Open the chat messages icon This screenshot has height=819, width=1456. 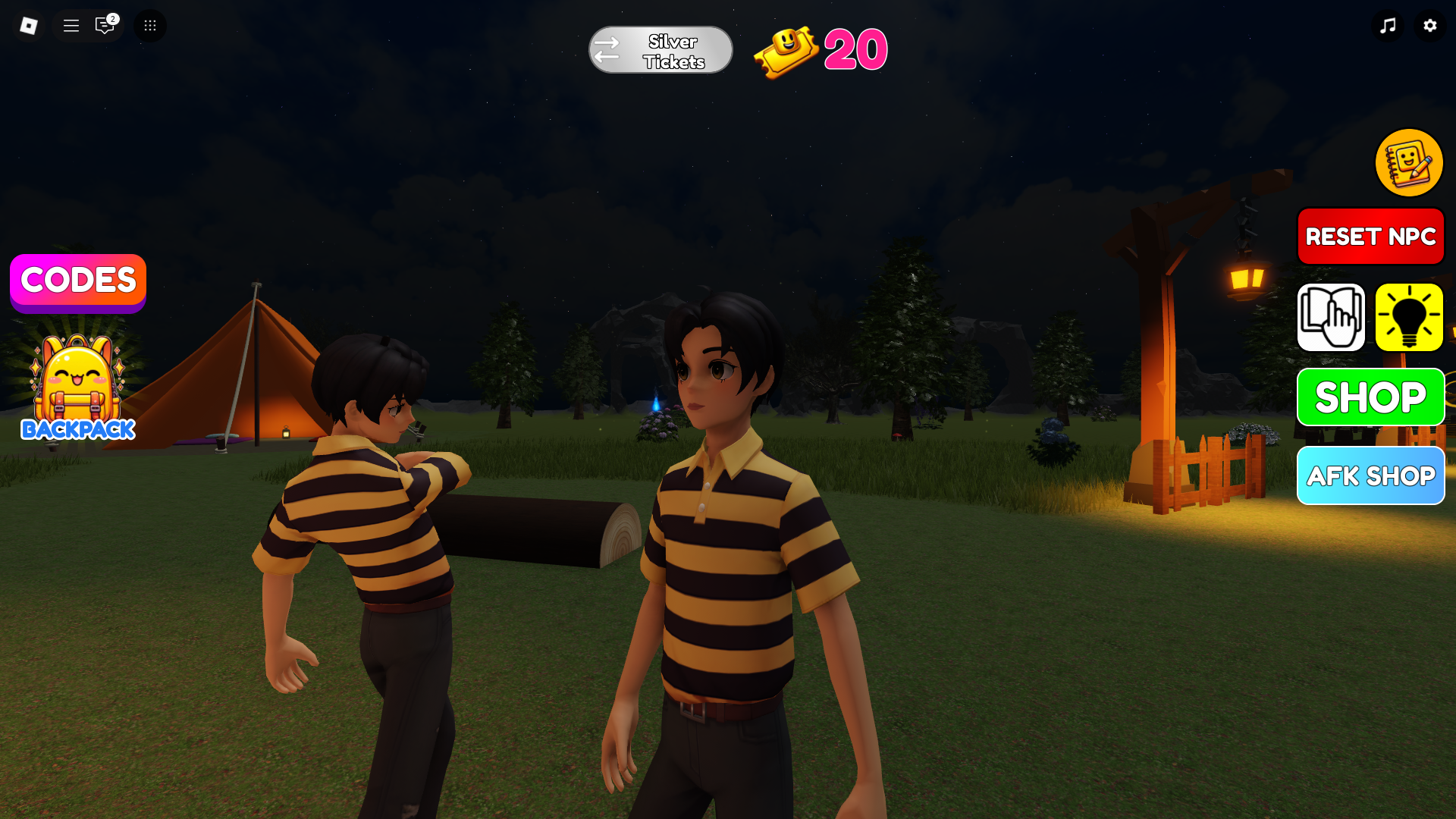click(105, 26)
